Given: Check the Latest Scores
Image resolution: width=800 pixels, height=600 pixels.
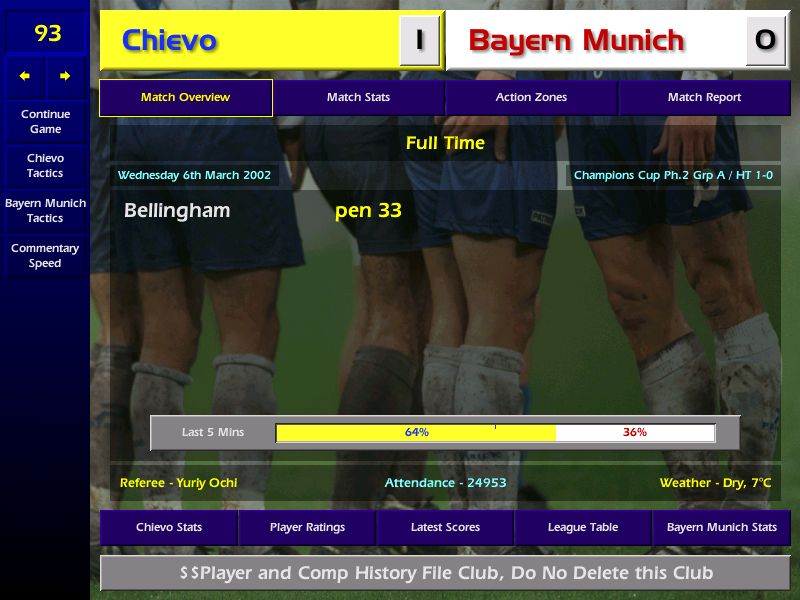Looking at the screenshot, I should click(445, 527).
